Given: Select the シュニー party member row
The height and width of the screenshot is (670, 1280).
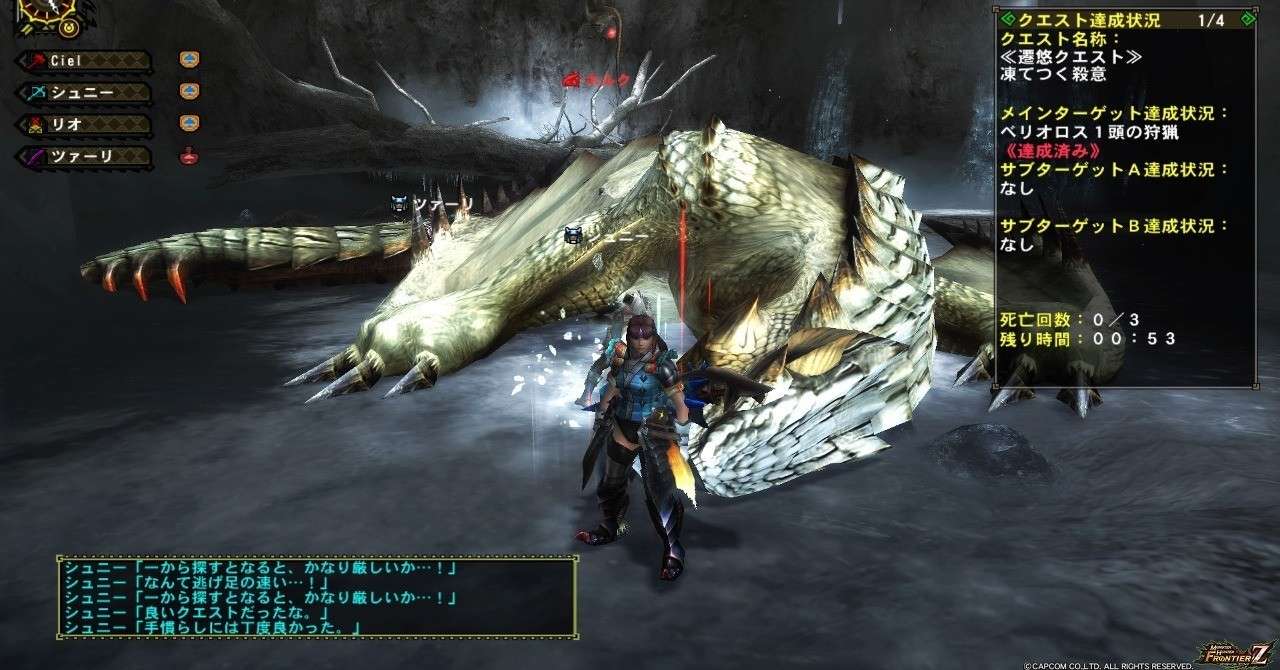Looking at the screenshot, I should 85,93.
